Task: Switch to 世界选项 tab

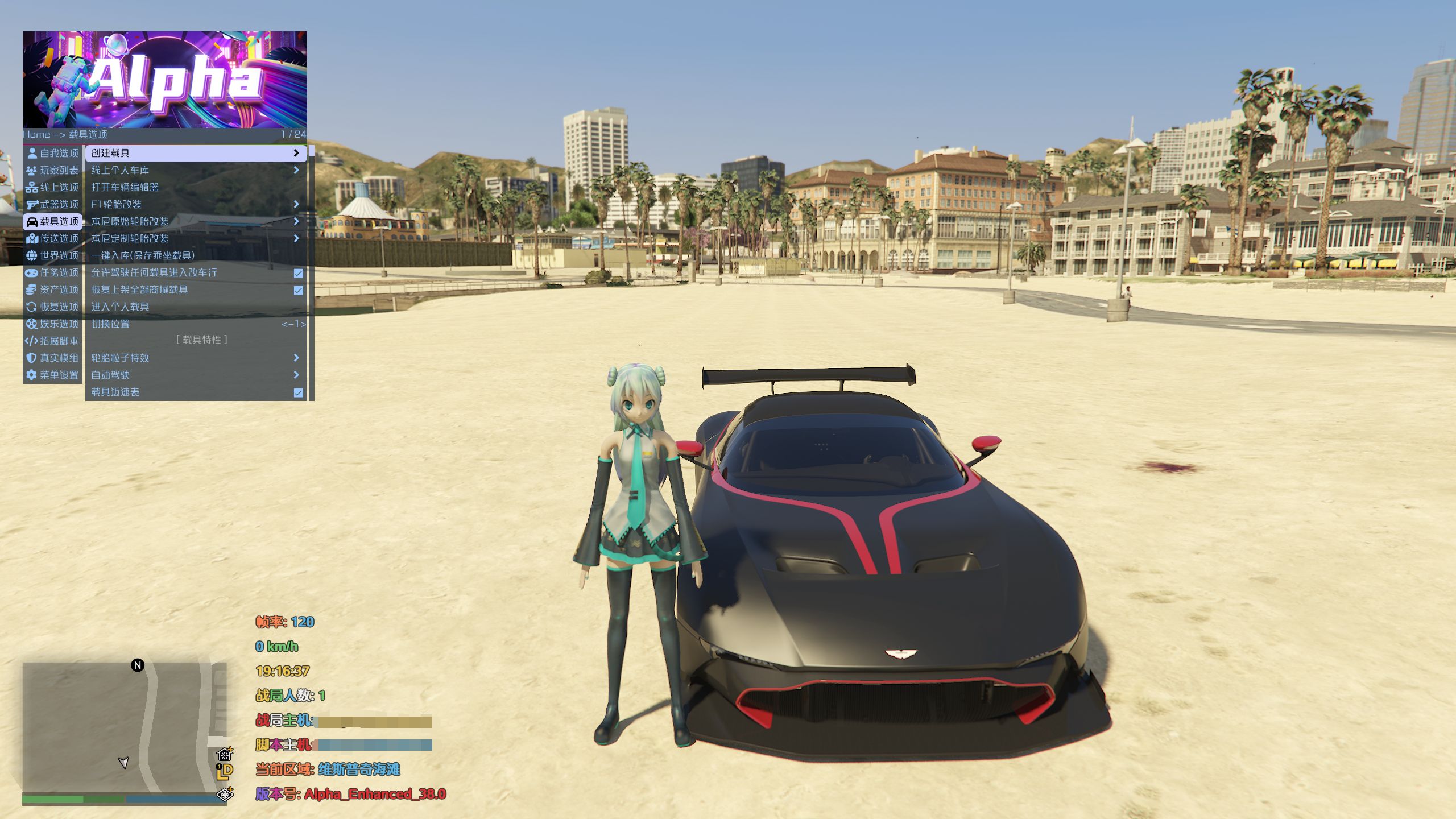Action: 53,255
